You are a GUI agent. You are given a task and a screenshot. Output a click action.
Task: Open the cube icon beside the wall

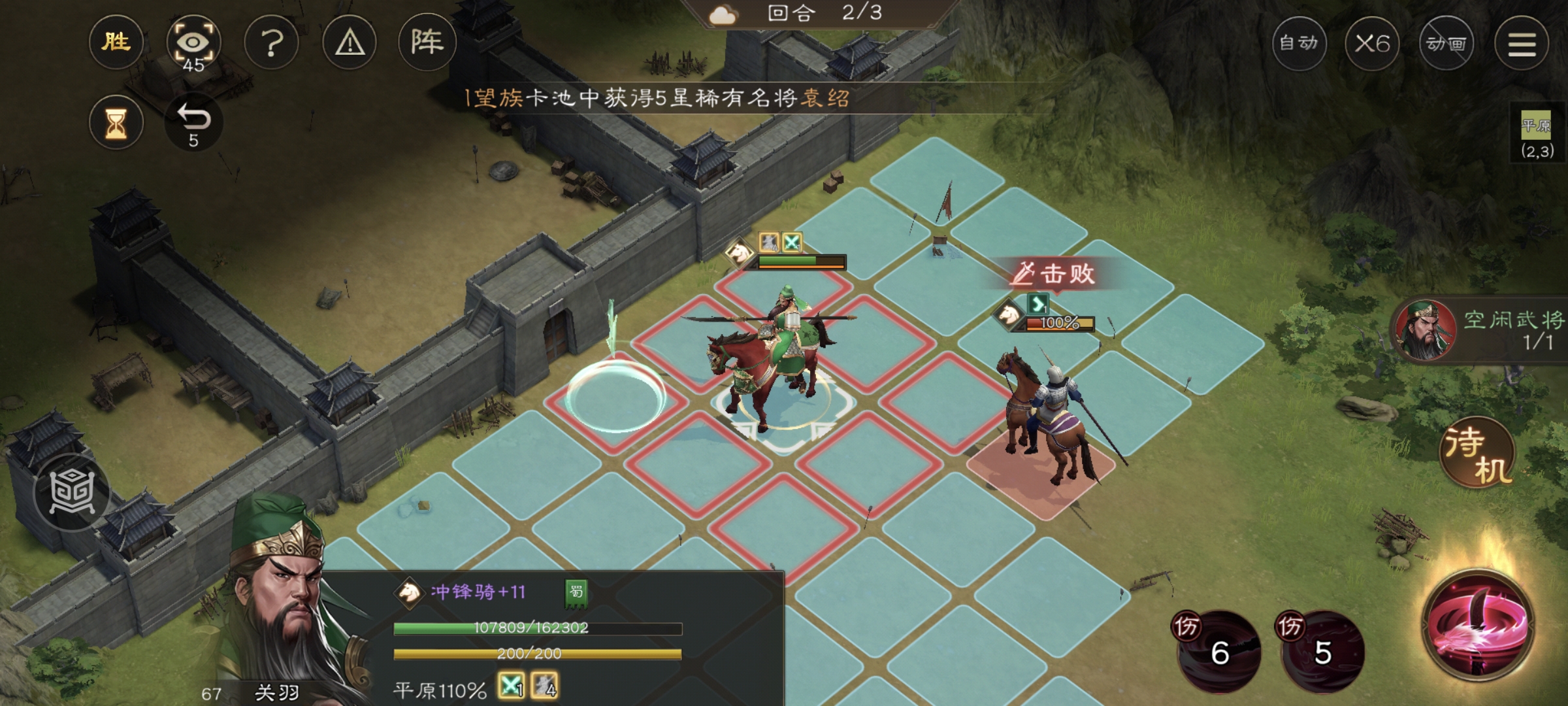(72, 492)
